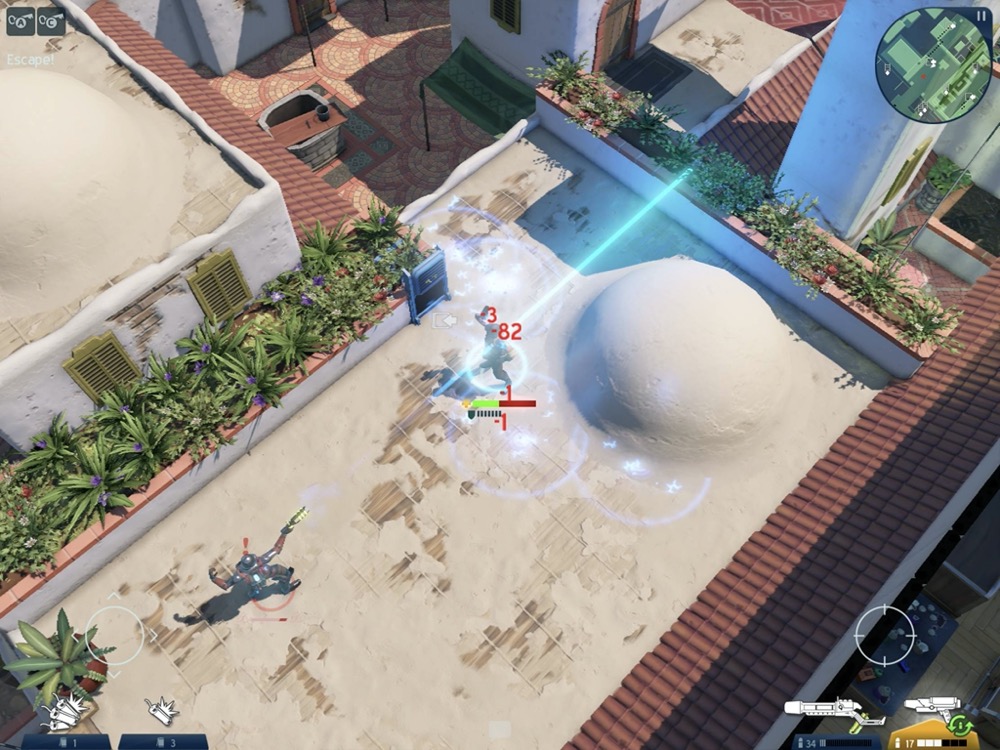Viewport: 1000px width, 750px height.
Task: Click the 'Escape!' objective text
Action: tap(30, 60)
